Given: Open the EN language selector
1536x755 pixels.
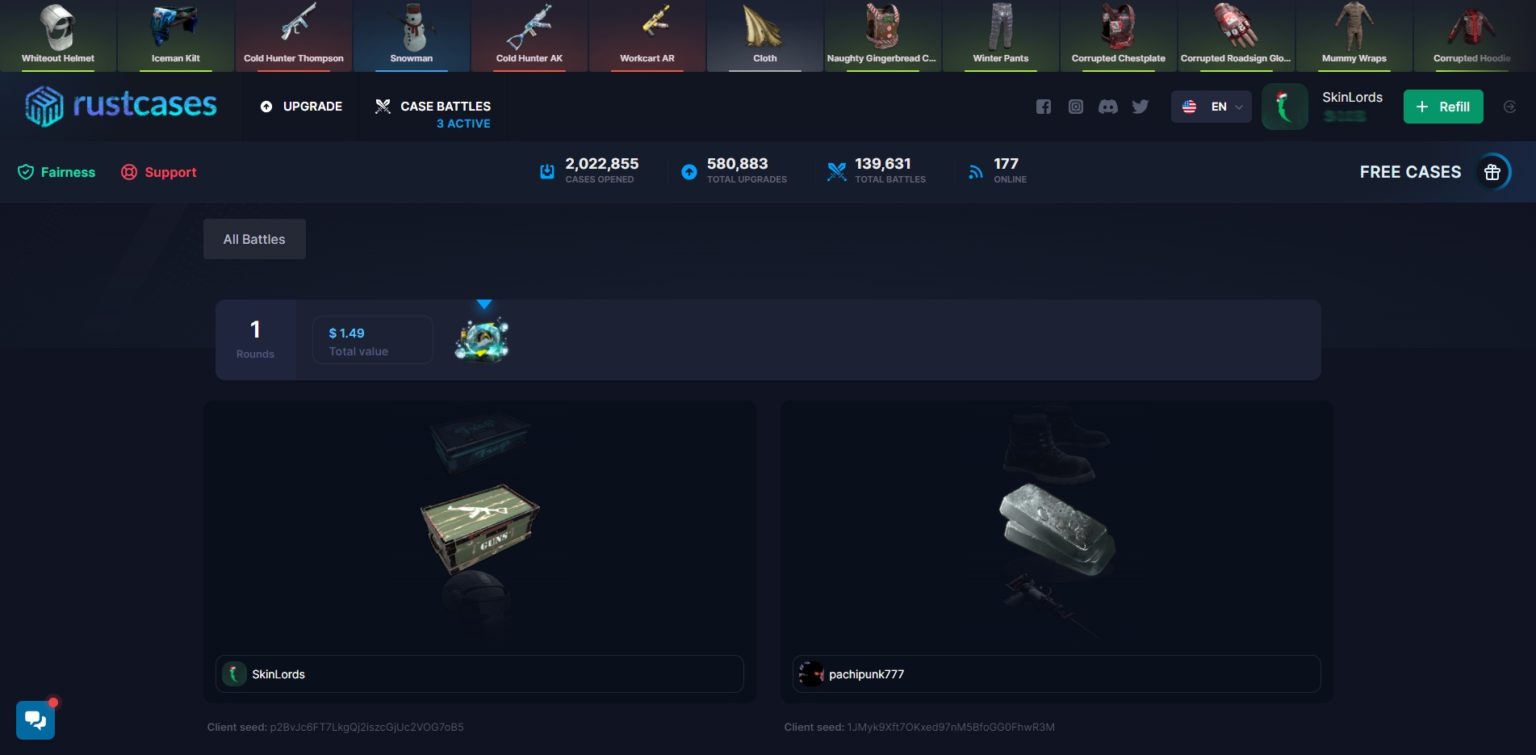Looking at the screenshot, I should [1211, 106].
